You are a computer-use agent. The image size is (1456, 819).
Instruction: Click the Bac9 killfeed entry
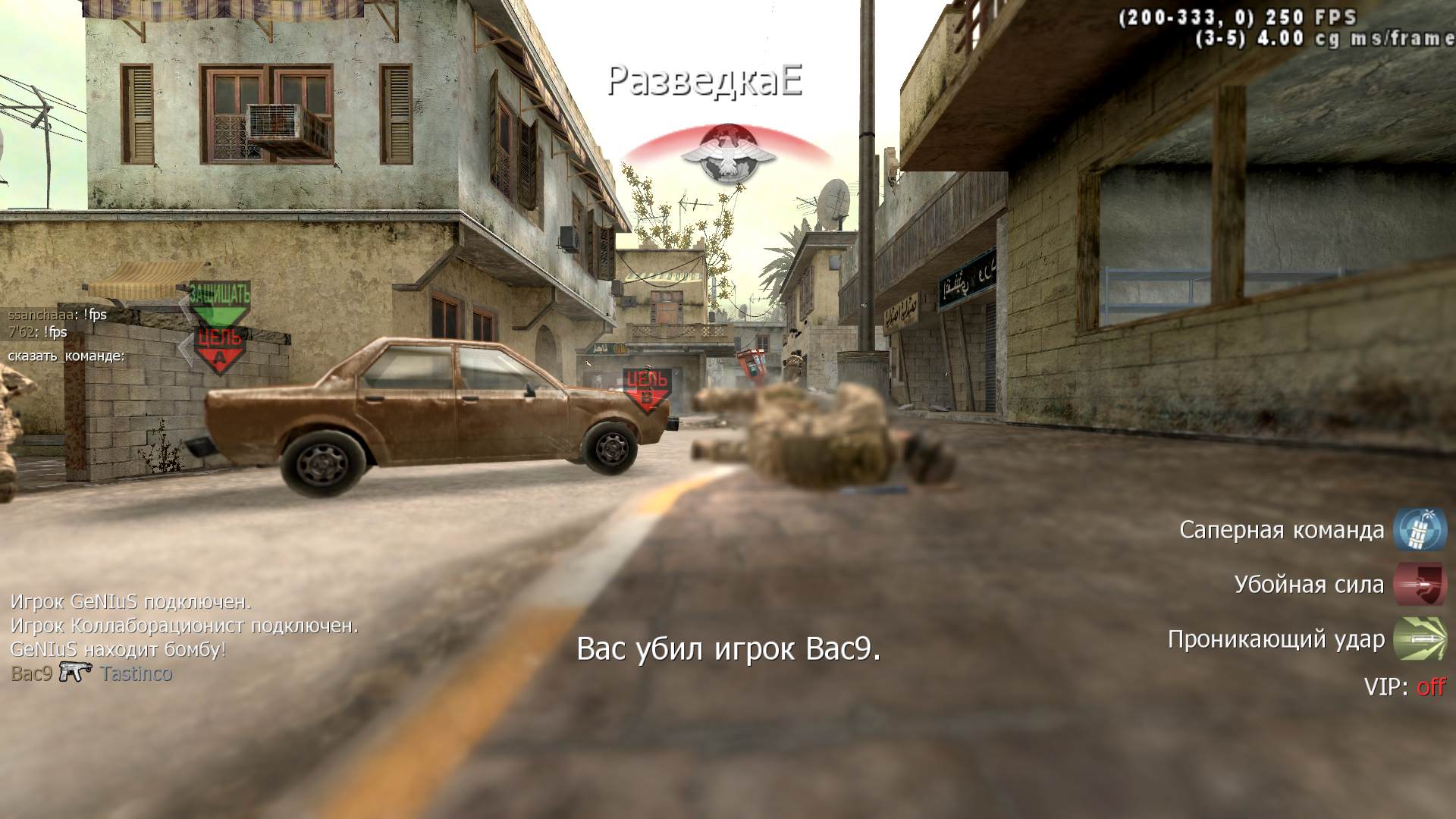tap(32, 673)
